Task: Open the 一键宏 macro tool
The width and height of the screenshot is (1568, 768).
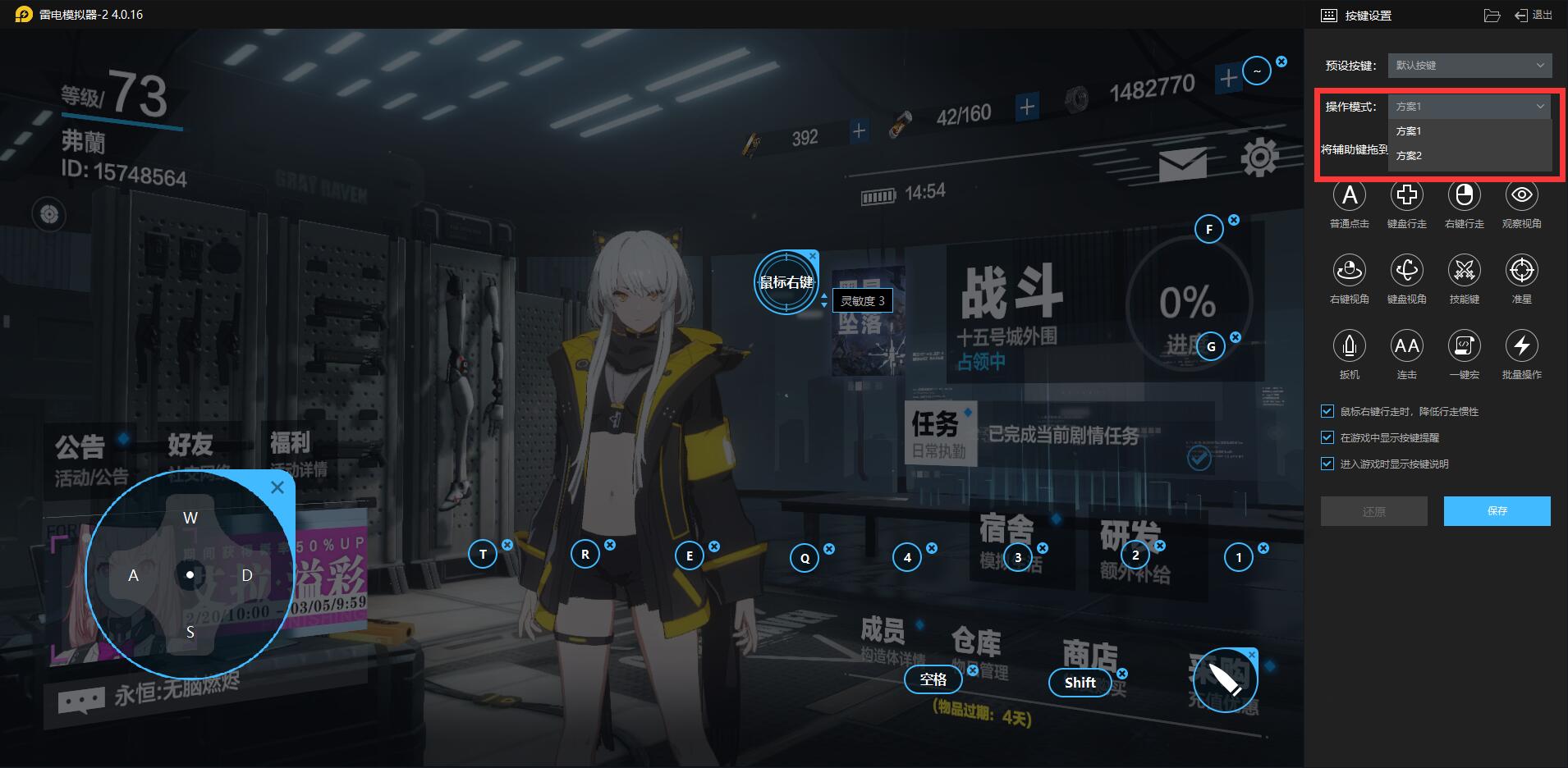Action: point(1464,346)
